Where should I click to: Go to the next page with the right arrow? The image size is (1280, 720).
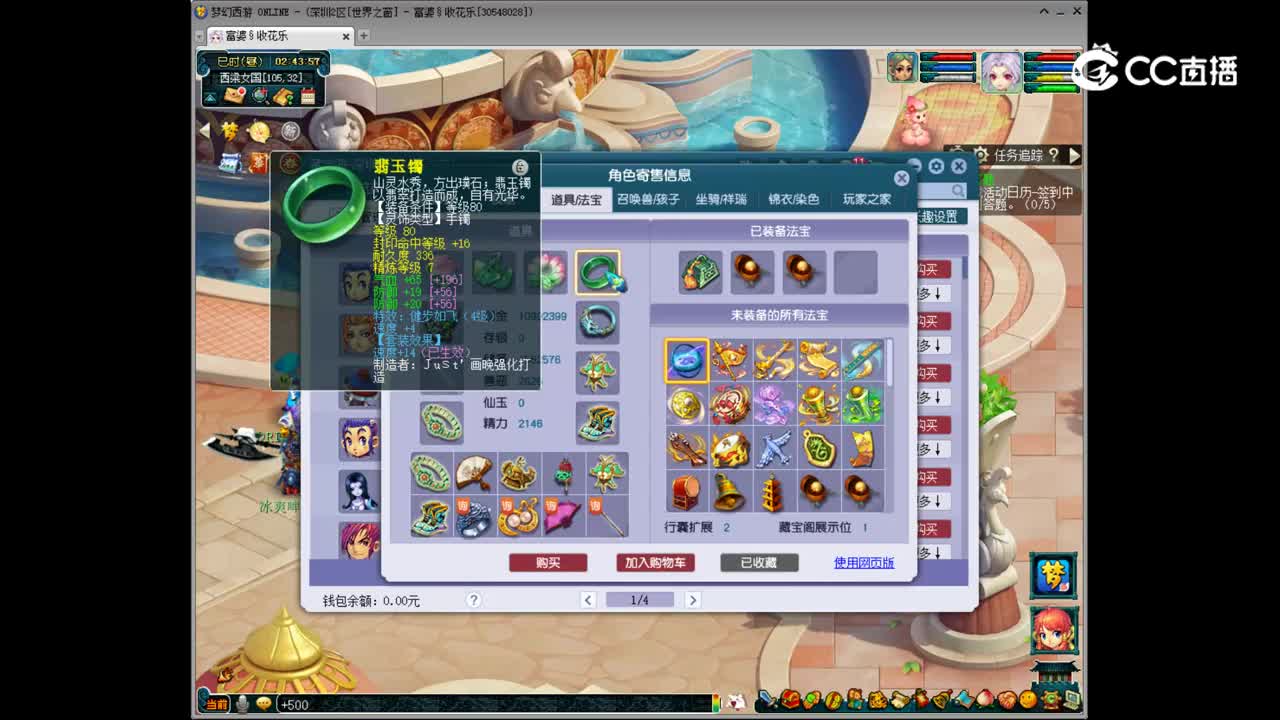[x=693, y=599]
